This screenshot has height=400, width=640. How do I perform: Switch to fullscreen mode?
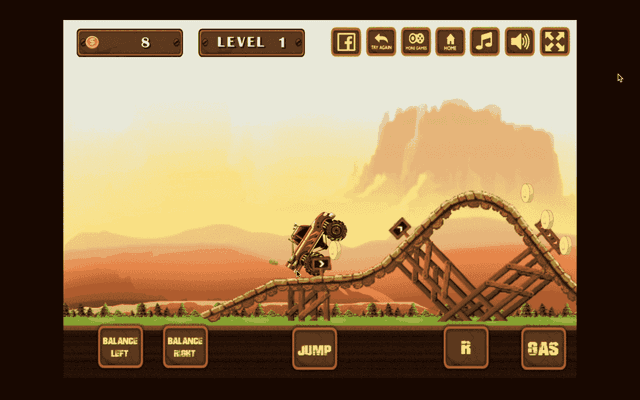pyautogui.click(x=555, y=42)
